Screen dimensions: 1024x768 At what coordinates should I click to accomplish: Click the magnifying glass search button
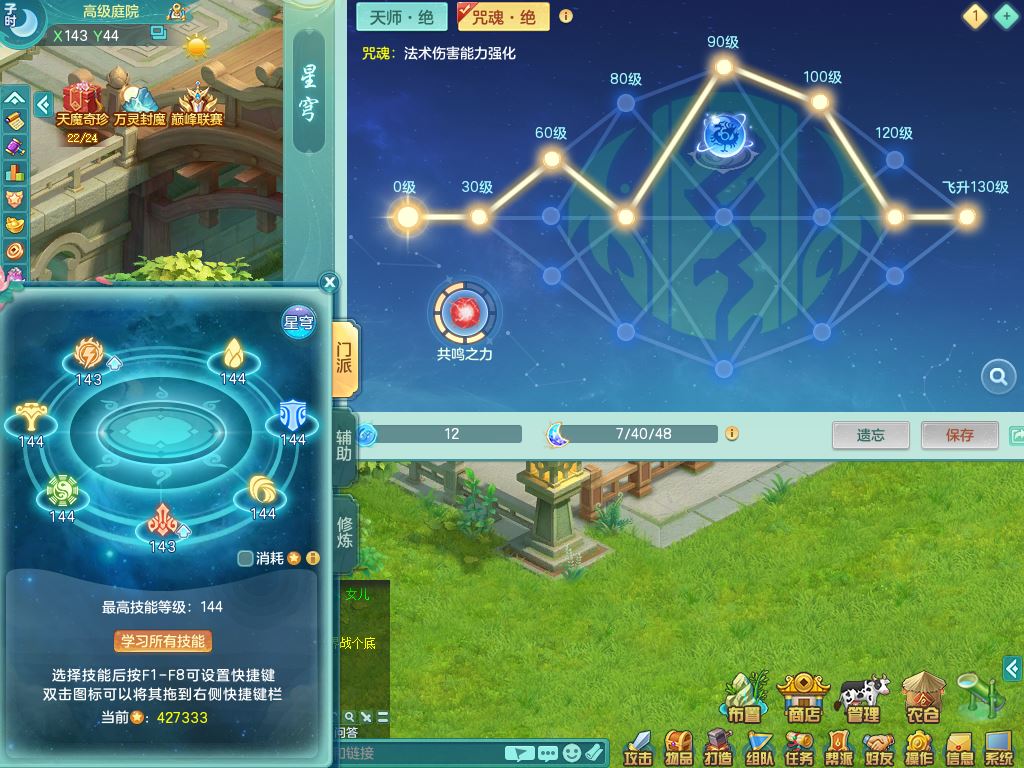click(x=997, y=376)
